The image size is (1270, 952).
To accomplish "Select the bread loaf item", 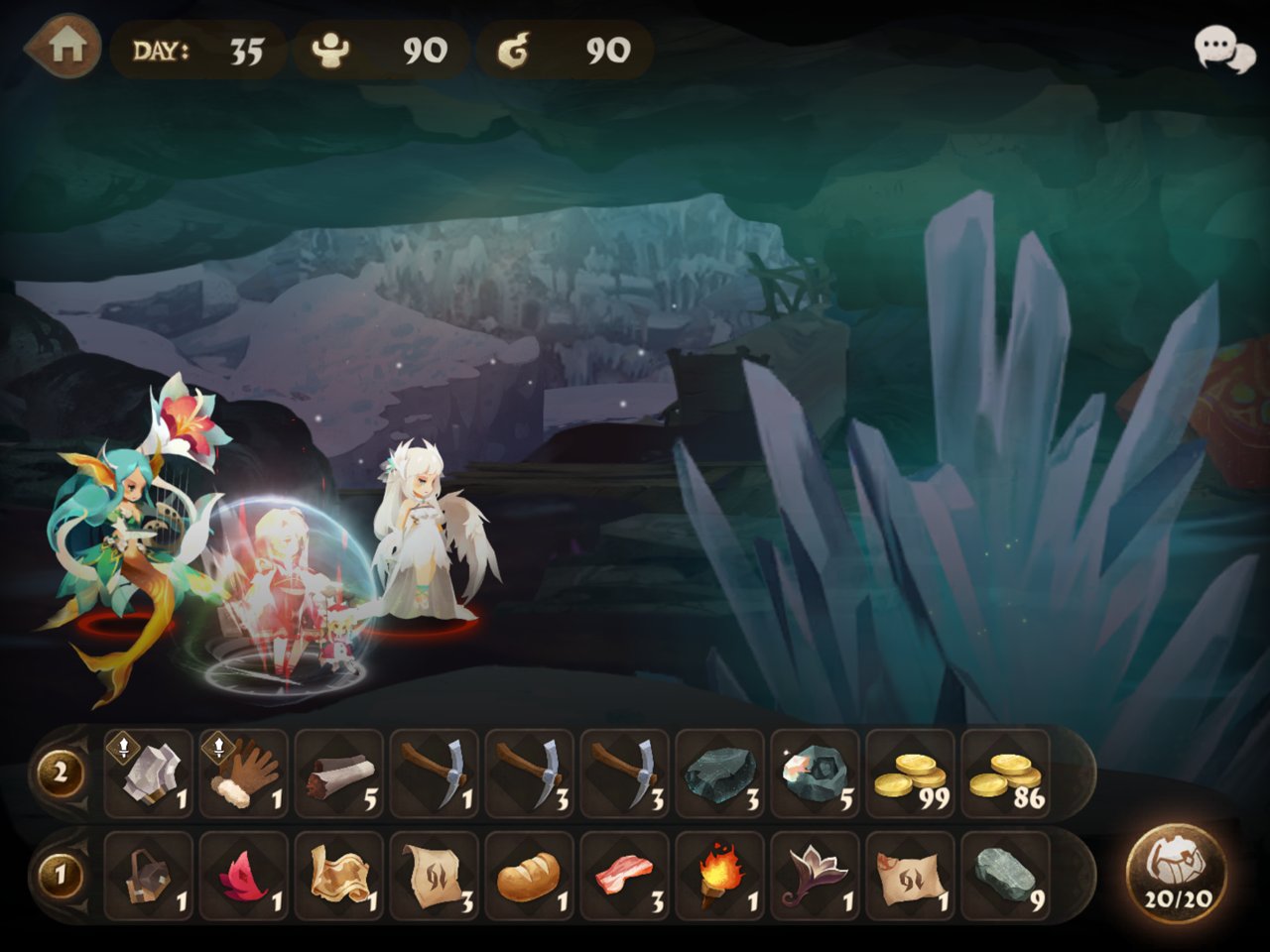I will (530, 877).
